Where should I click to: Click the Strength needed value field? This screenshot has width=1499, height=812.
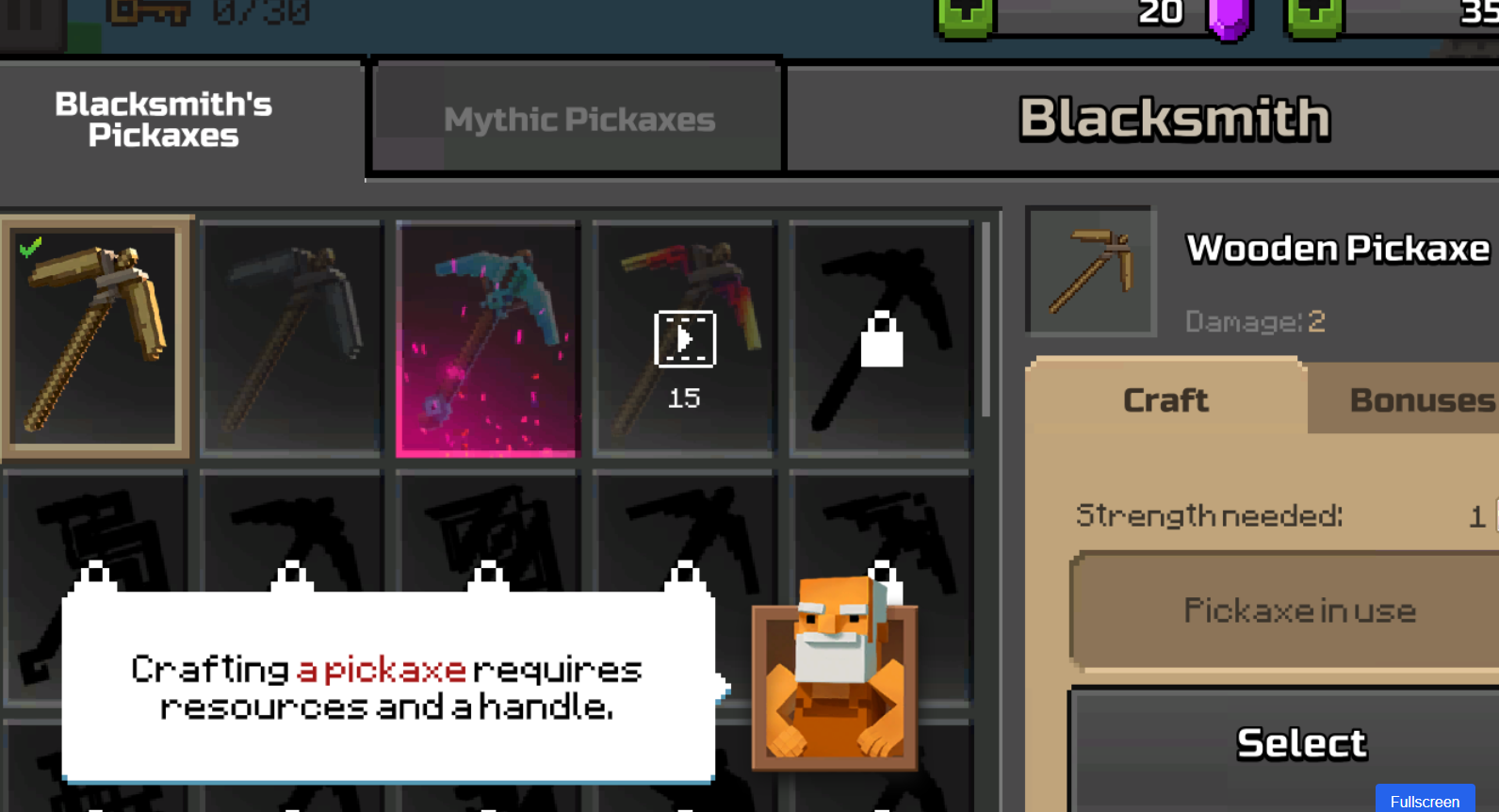[x=1475, y=515]
